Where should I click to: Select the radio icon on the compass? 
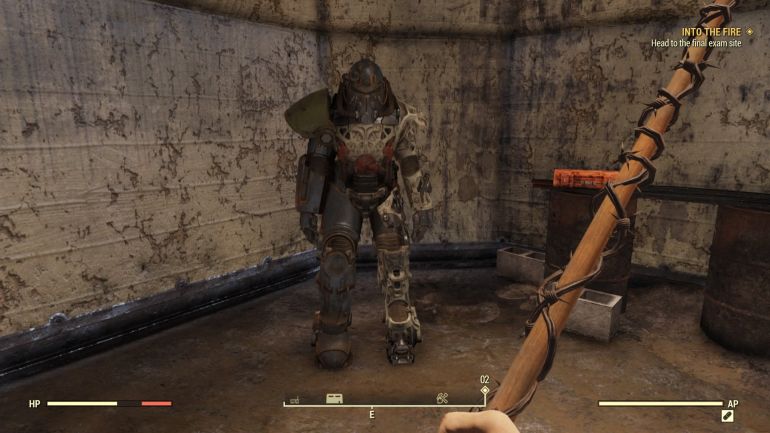coord(295,400)
